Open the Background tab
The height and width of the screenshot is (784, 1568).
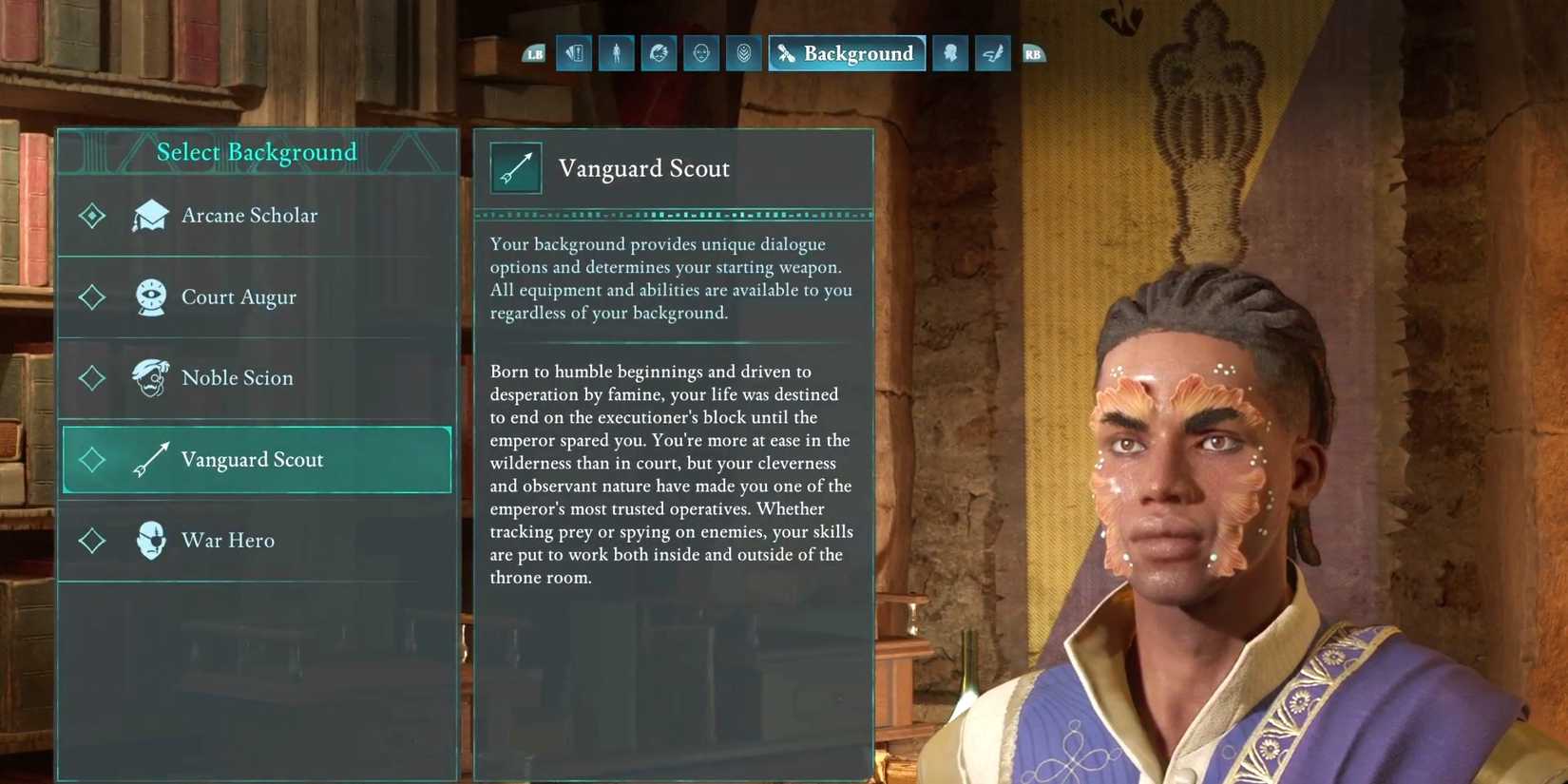tap(847, 54)
